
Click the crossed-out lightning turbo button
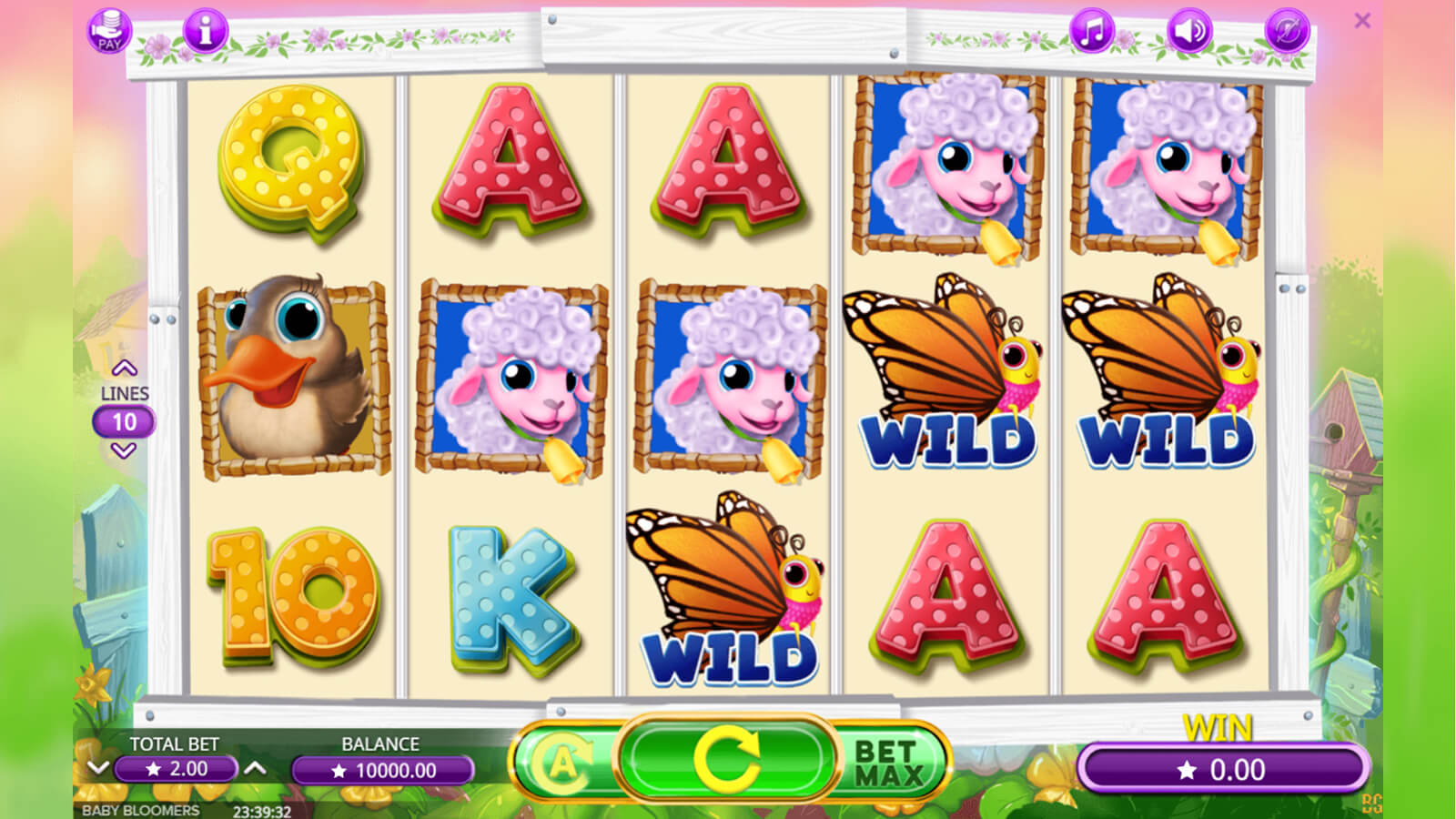pos(1287,32)
